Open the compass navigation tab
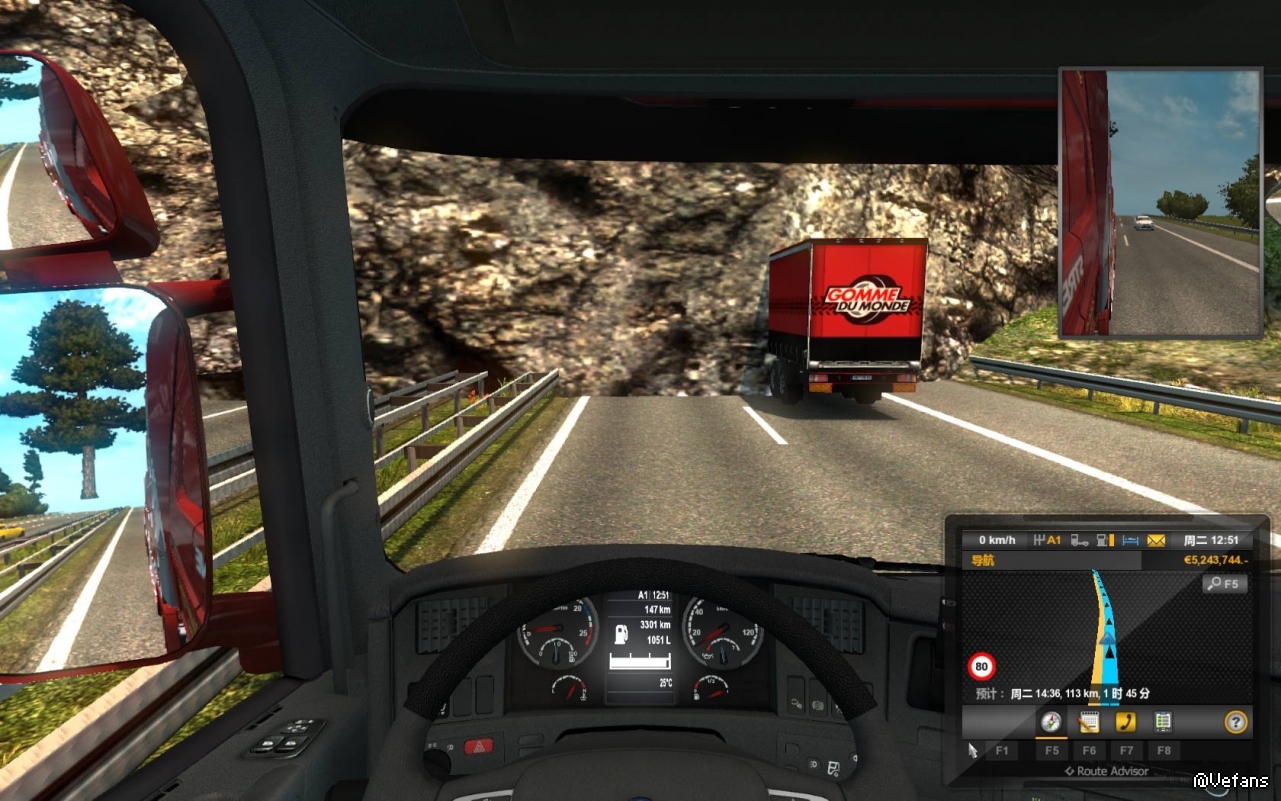Screen dimensions: 1281x801 pyautogui.click(x=1050, y=721)
